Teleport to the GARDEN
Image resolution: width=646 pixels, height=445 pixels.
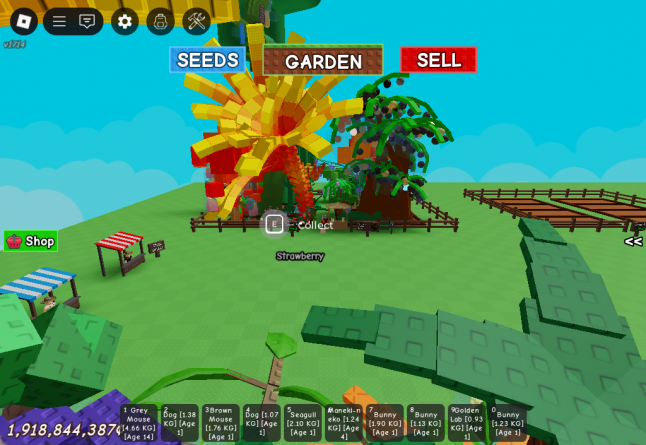(x=323, y=61)
